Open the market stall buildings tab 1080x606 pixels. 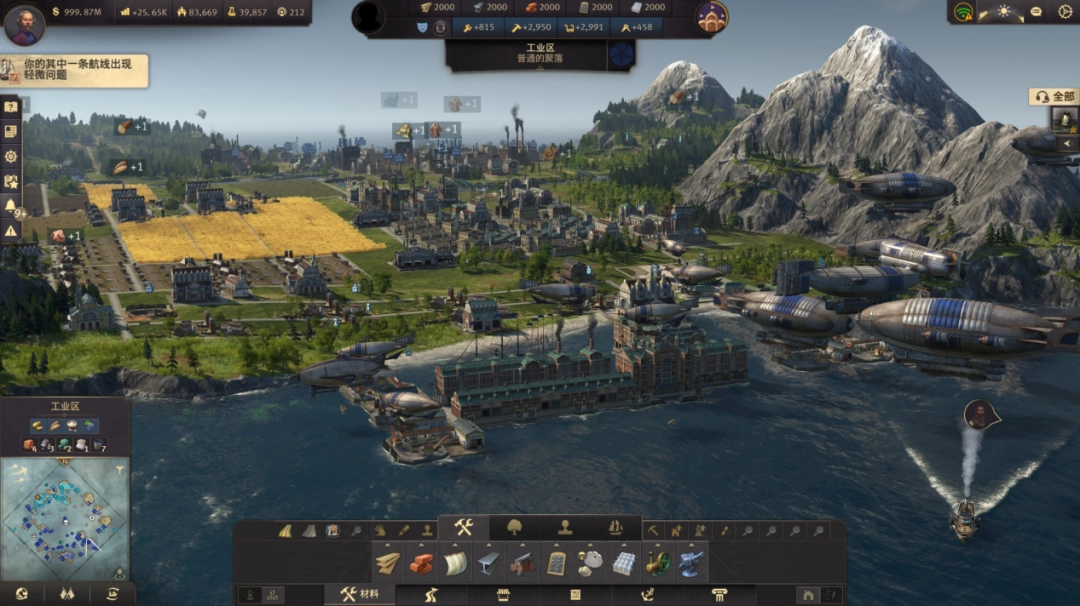(x=504, y=594)
